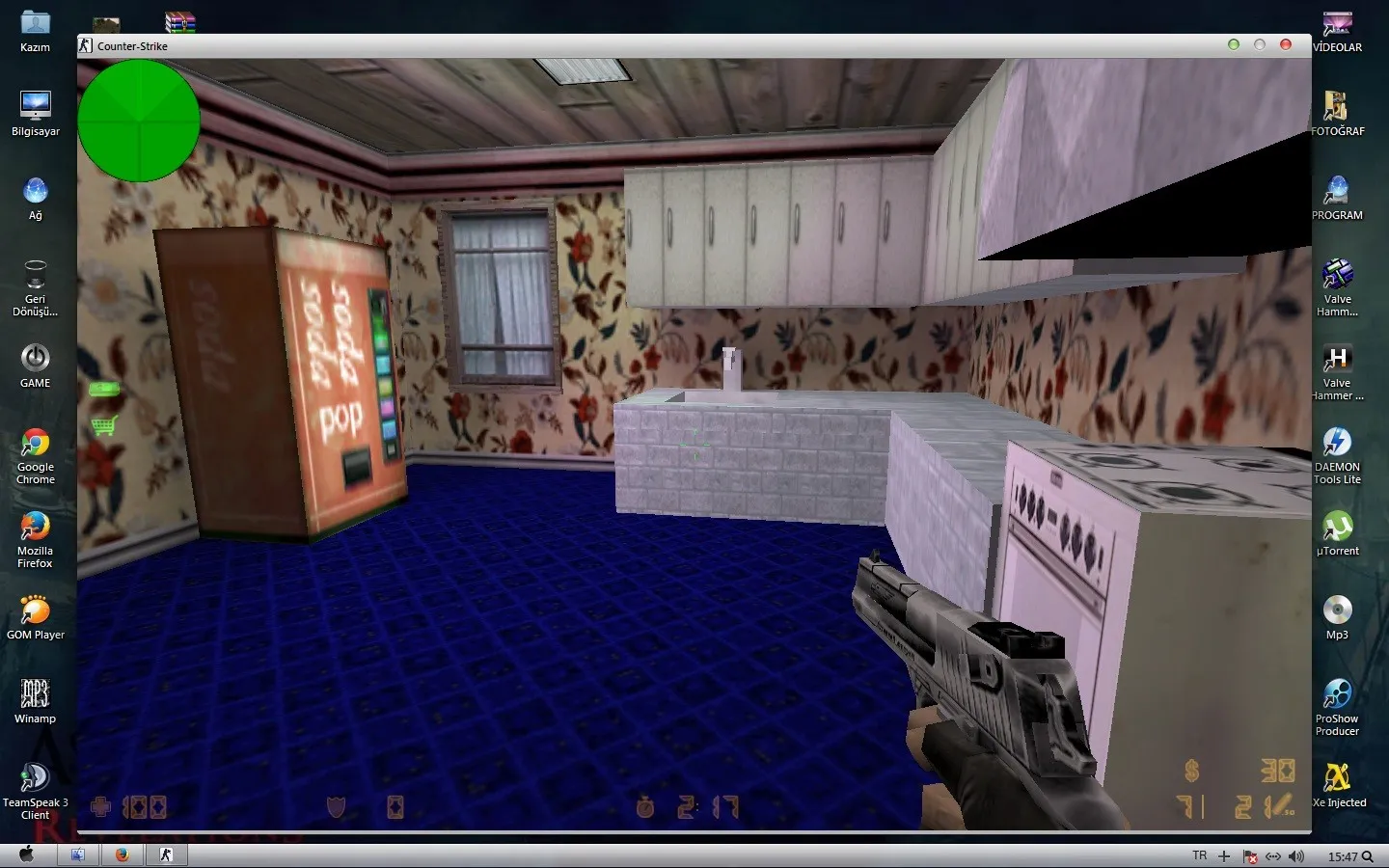The height and width of the screenshot is (868, 1389).
Task: Select the Mozilla Firefox desktop icon
Action: [x=35, y=529]
